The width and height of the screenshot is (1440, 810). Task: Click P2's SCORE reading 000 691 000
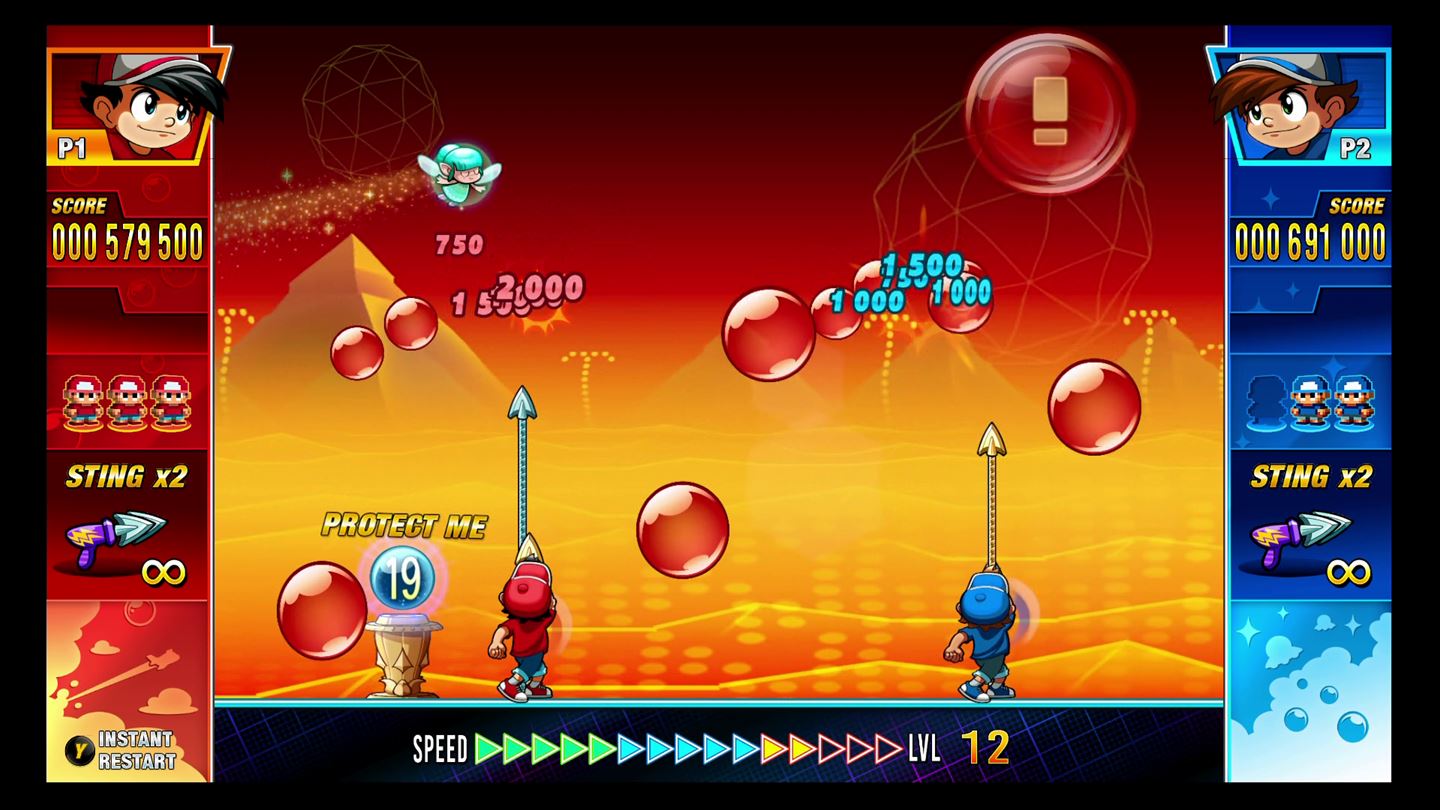click(1311, 240)
